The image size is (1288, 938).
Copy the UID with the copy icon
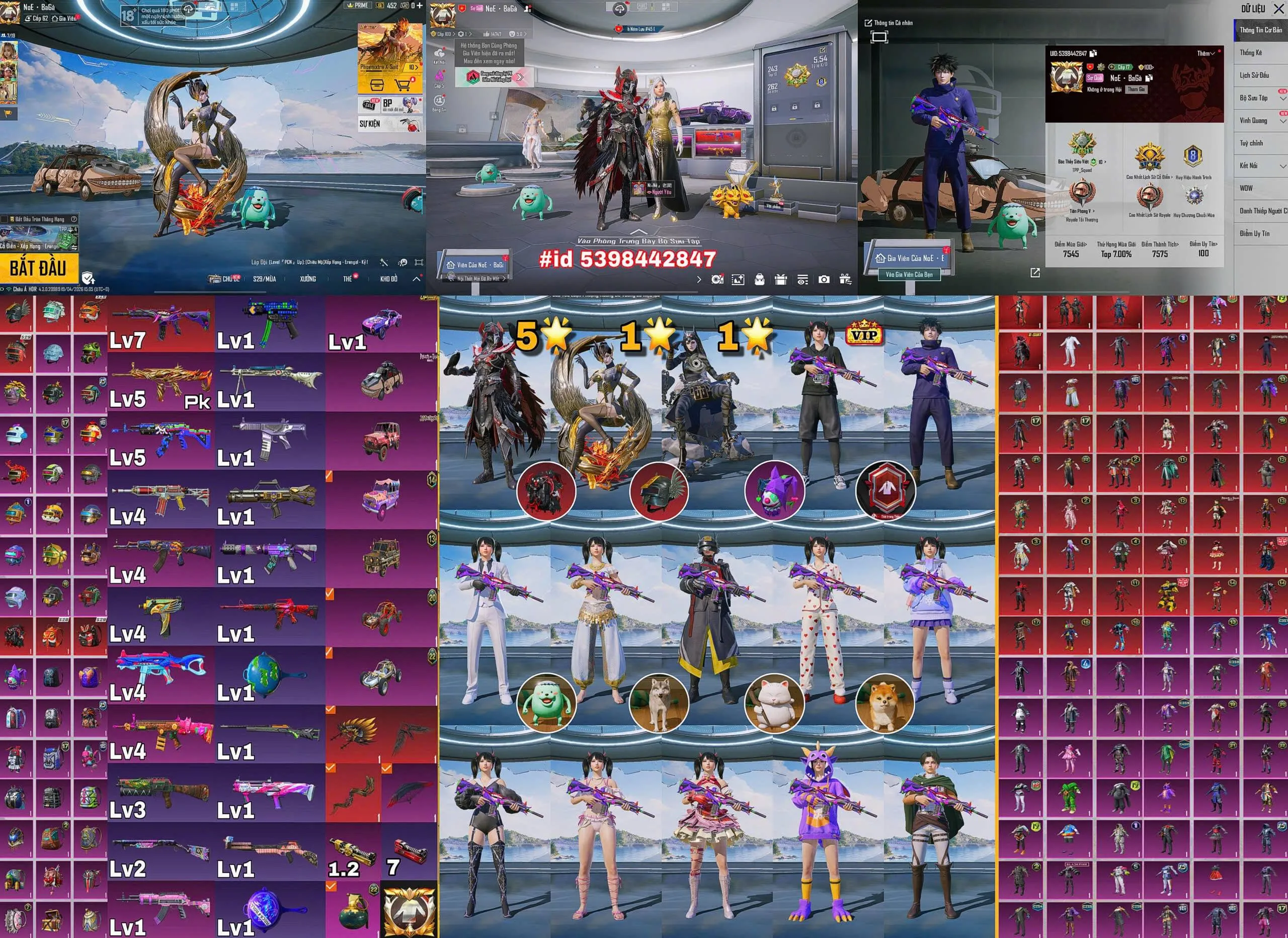coord(1093,53)
